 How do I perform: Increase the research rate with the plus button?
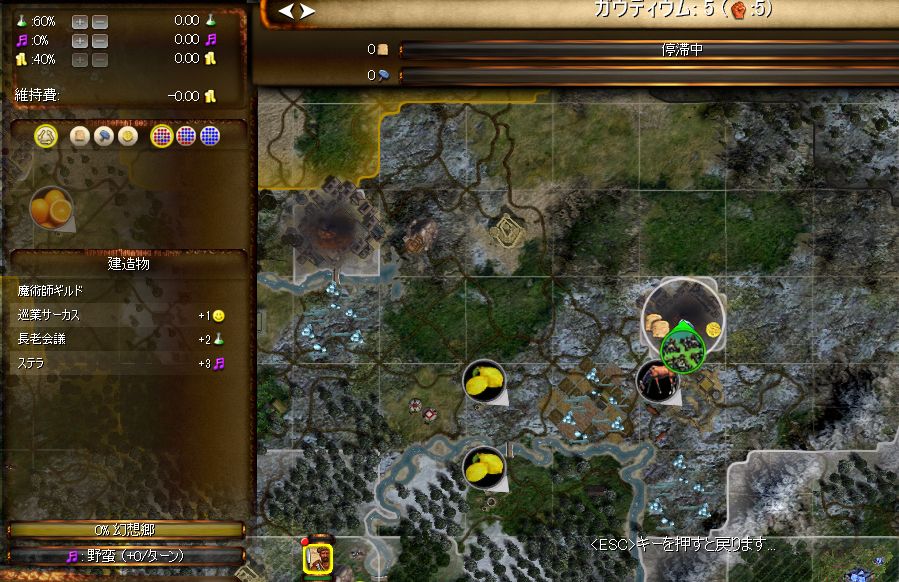point(79,21)
